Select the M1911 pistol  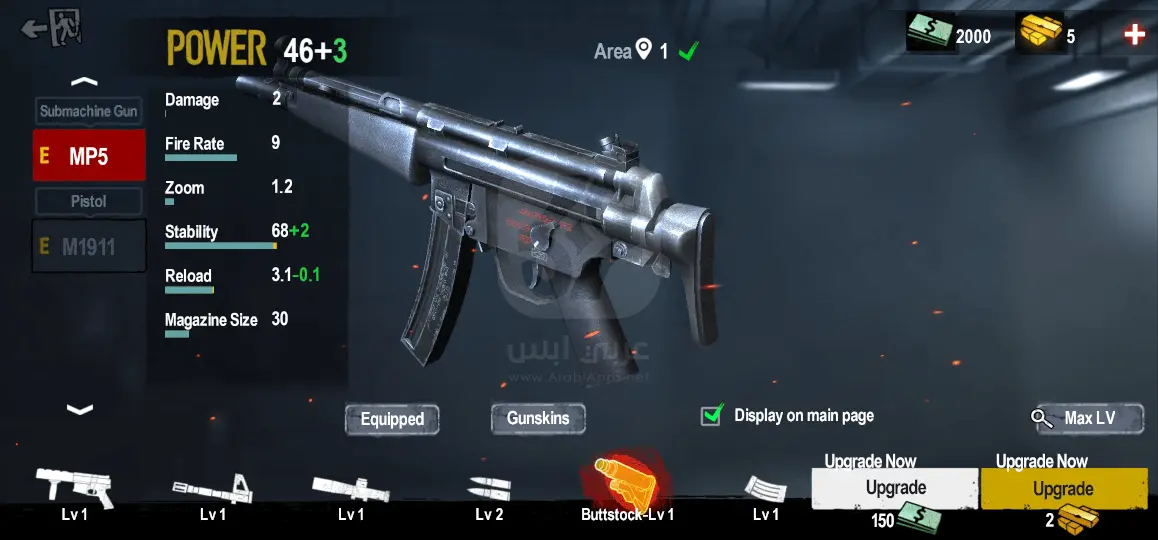88,247
